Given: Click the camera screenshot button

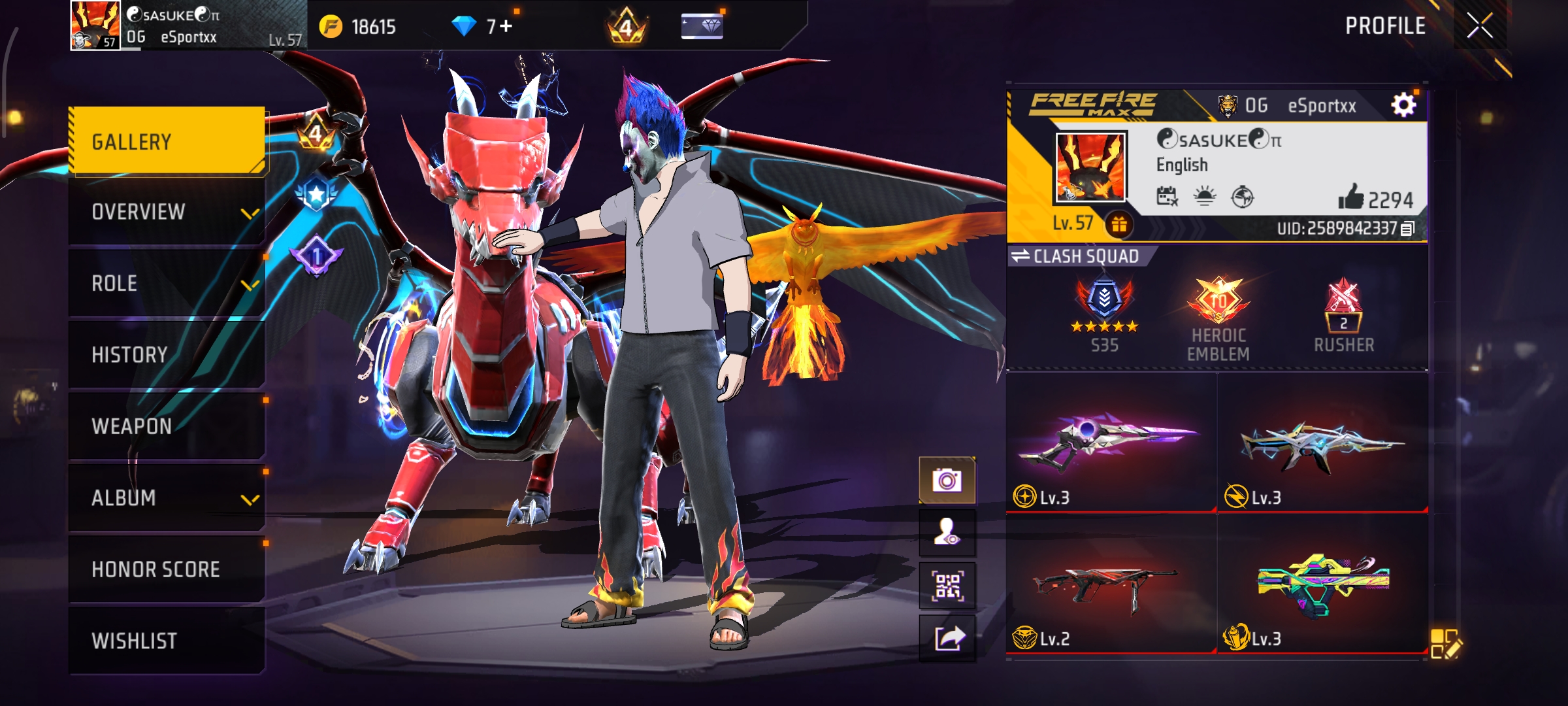Looking at the screenshot, I should click(x=947, y=480).
